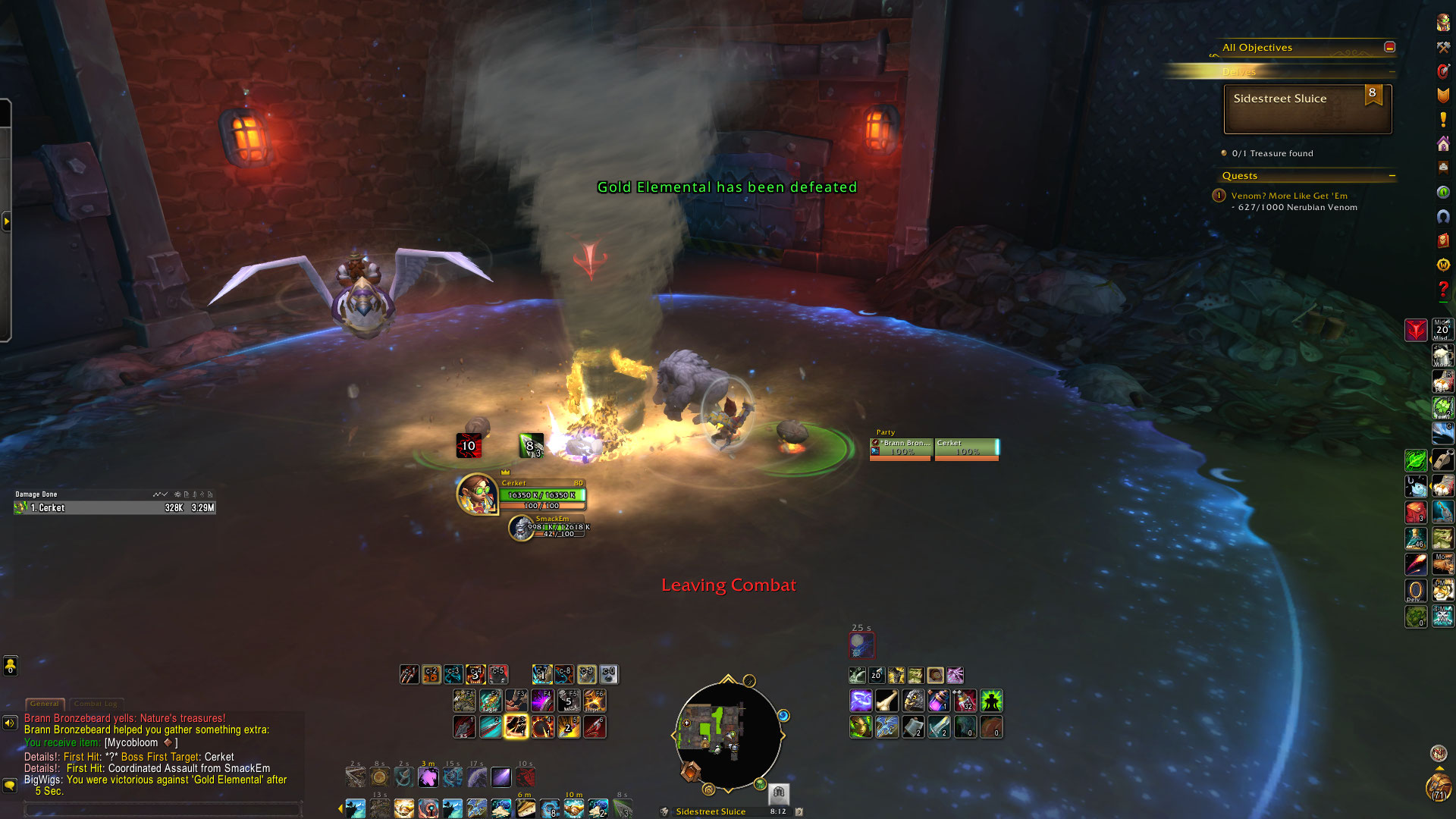1456x819 pixels.
Task: Select Brann Bronzebeard's party frame
Action: tap(902, 448)
